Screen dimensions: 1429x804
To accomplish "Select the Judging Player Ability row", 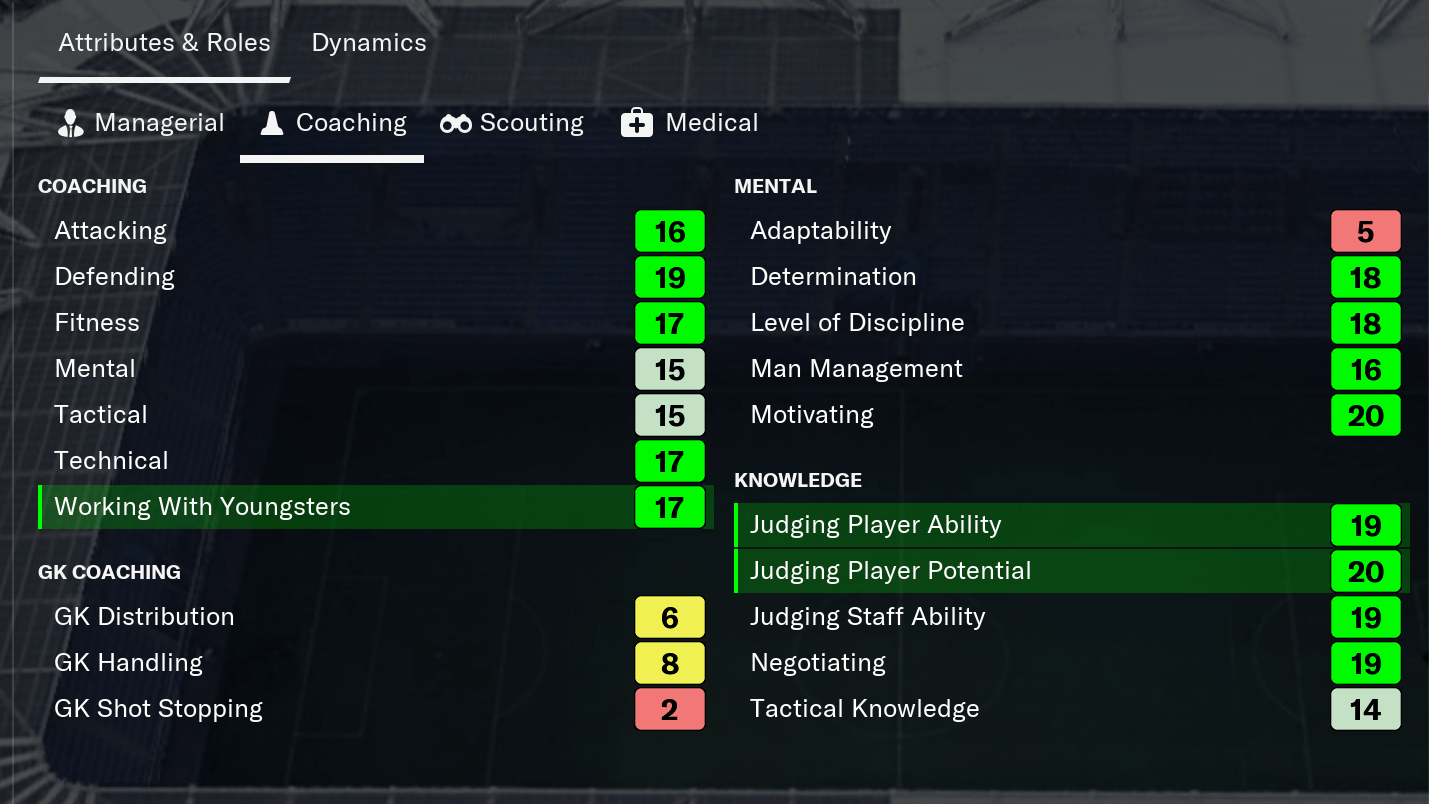I will pyautogui.click(x=875, y=525).
